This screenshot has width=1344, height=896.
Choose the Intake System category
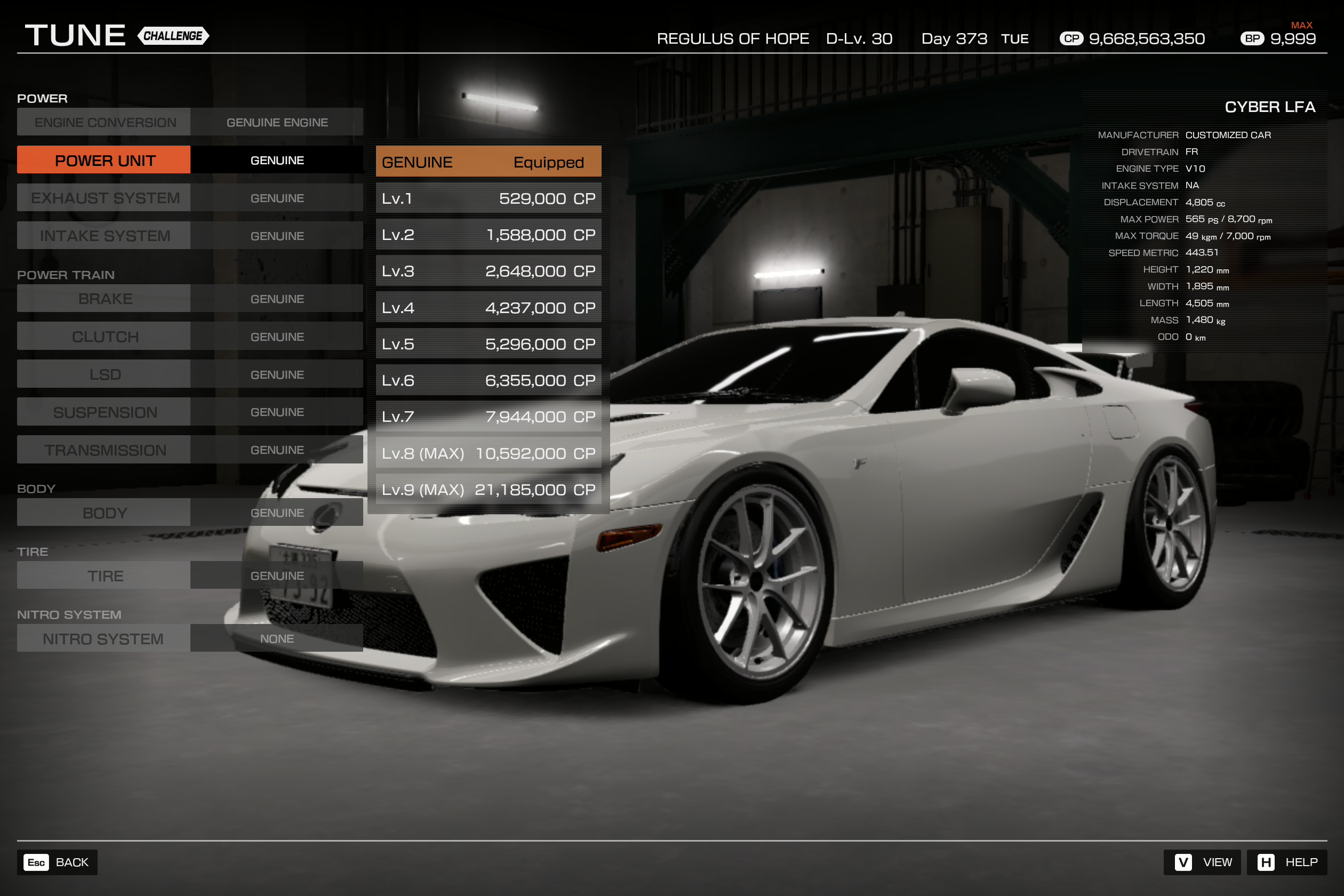pos(105,235)
